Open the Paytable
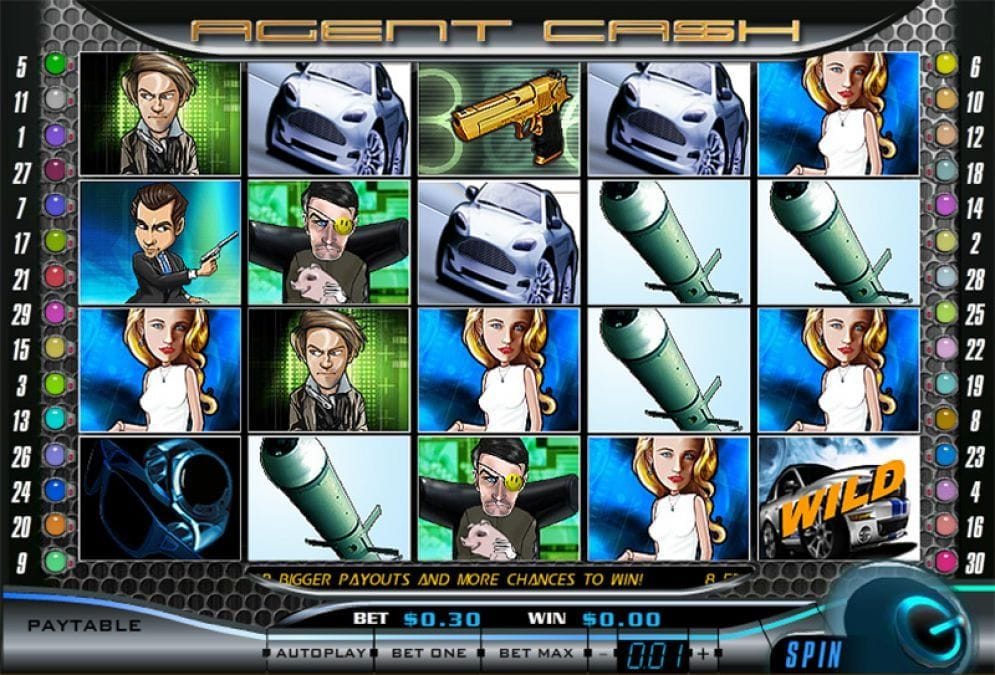This screenshot has width=995, height=675. click(x=84, y=626)
